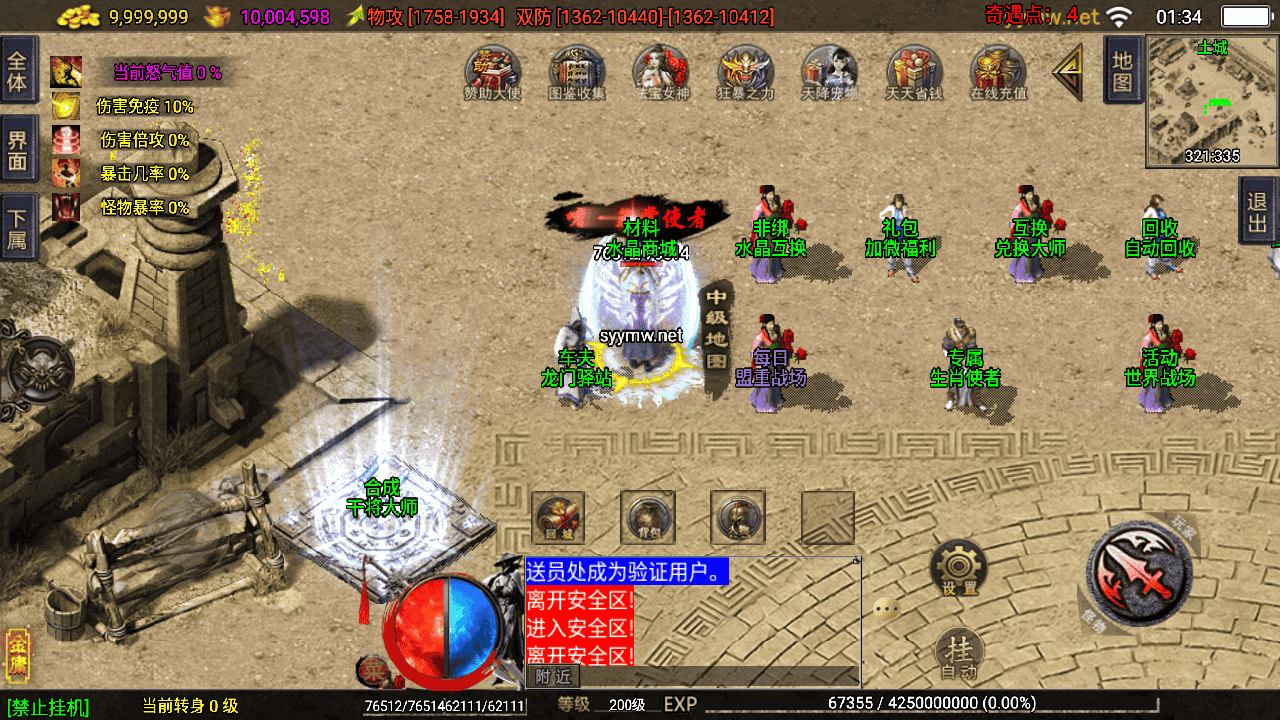
Task: Open the 赞助大使 sponsor icon
Action: click(x=493, y=72)
